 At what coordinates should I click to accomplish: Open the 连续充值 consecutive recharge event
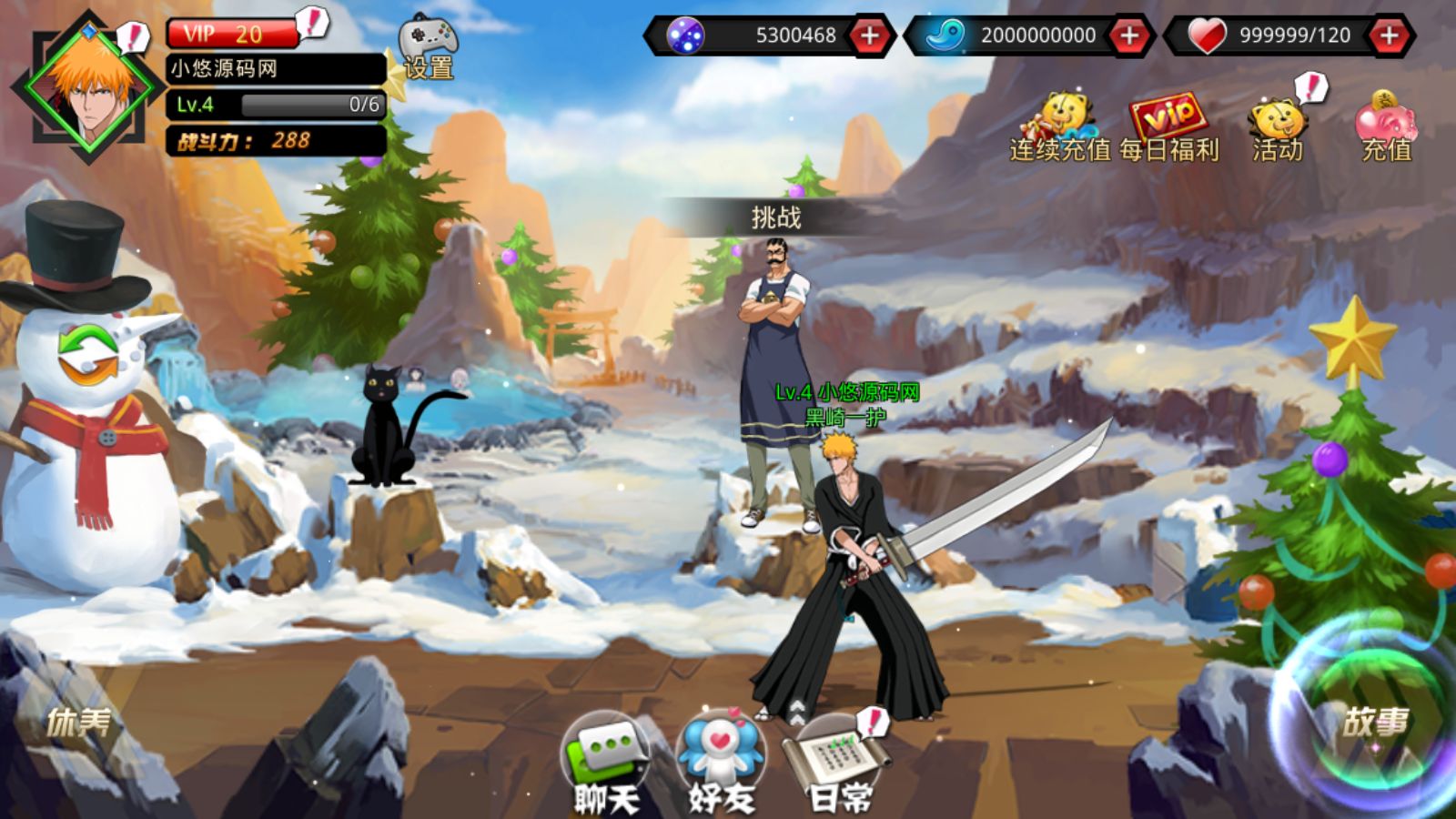click(1060, 128)
